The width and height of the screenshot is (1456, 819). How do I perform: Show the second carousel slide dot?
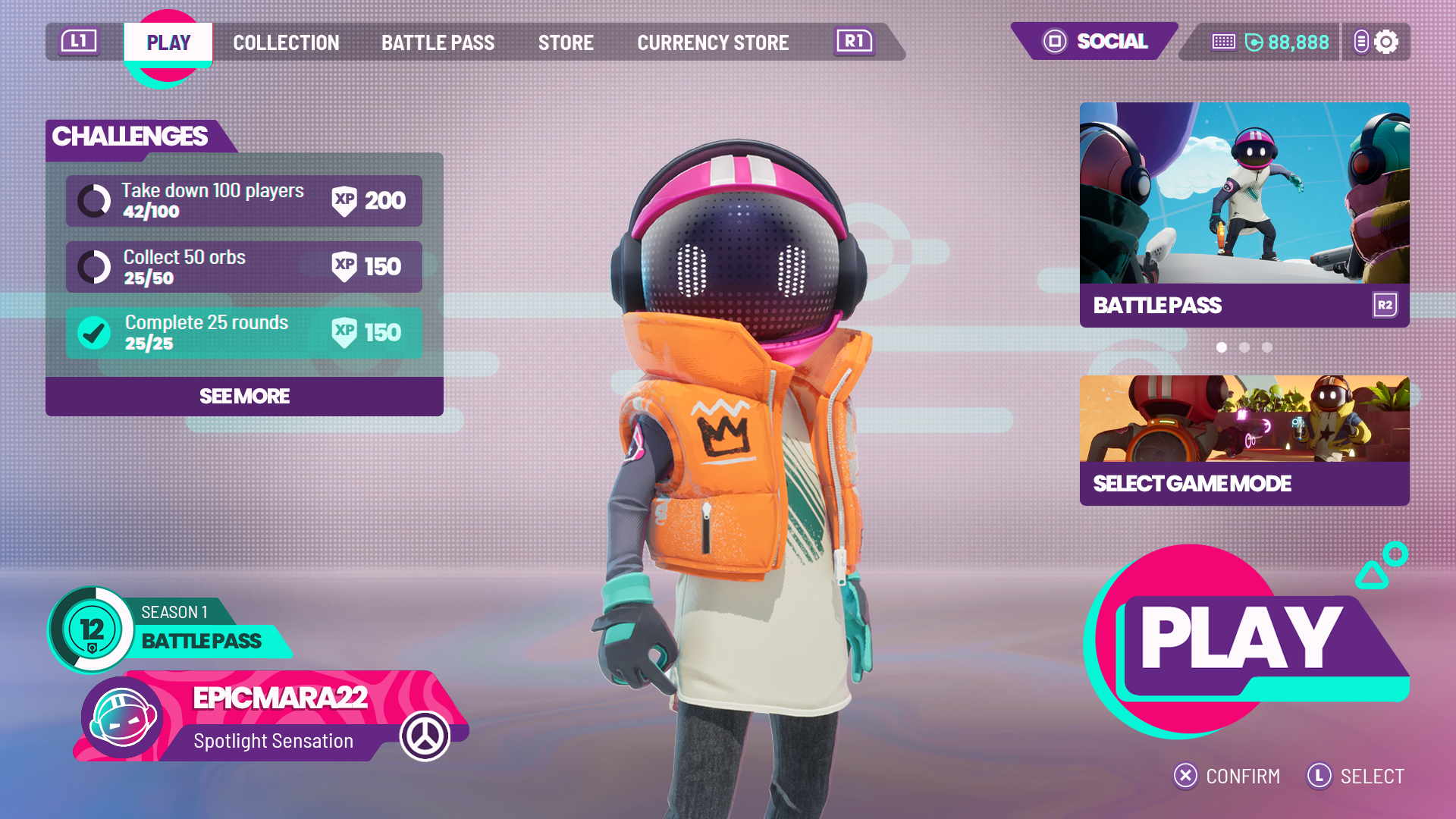coord(1244,347)
